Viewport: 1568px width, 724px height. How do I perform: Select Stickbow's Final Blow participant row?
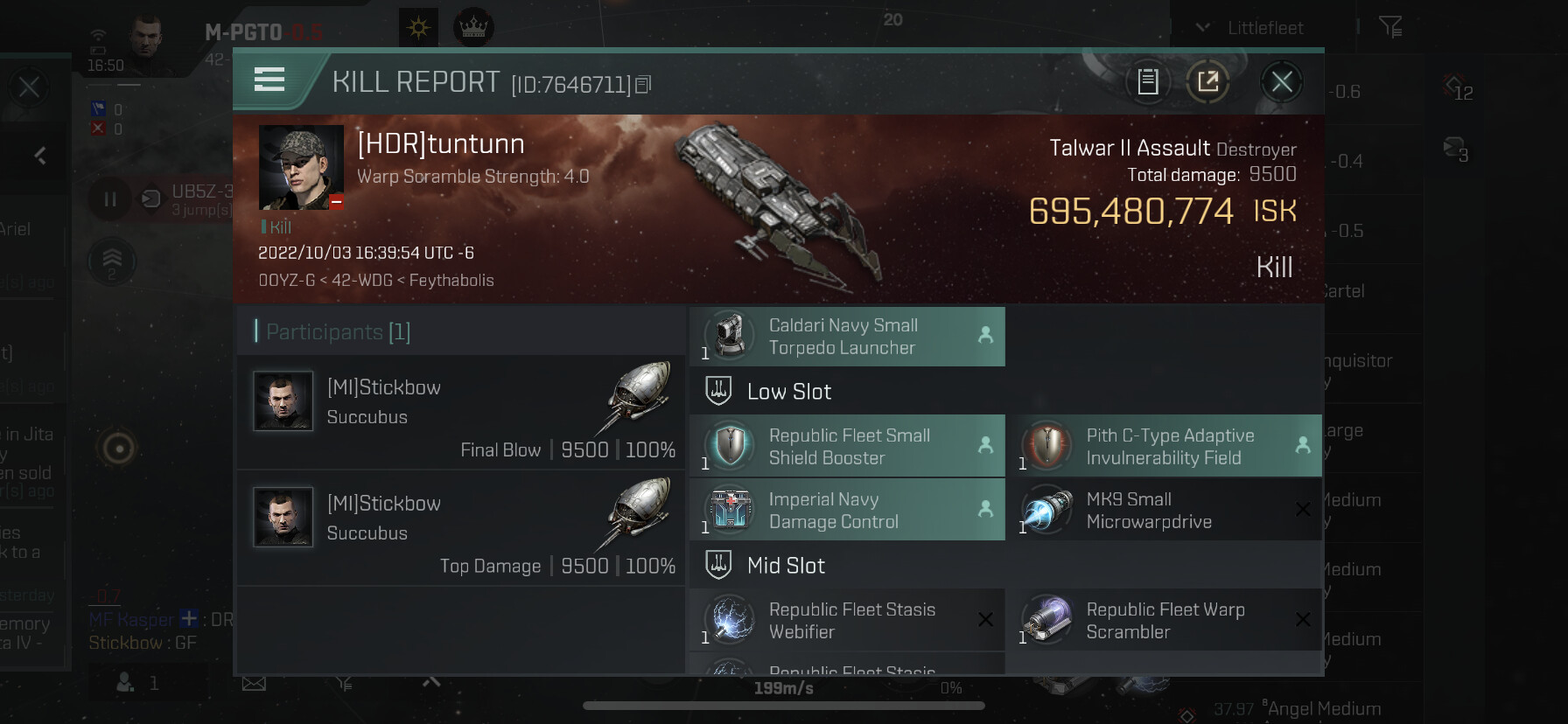coord(461,412)
